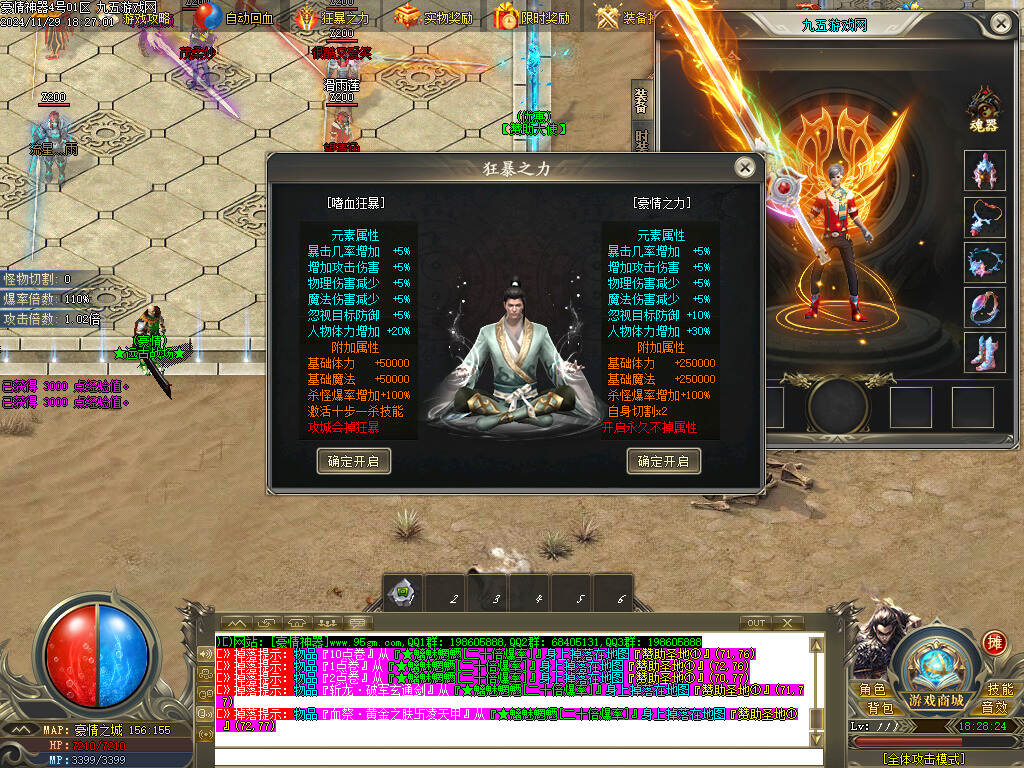Open the 角色 character sheet

(x=872, y=690)
